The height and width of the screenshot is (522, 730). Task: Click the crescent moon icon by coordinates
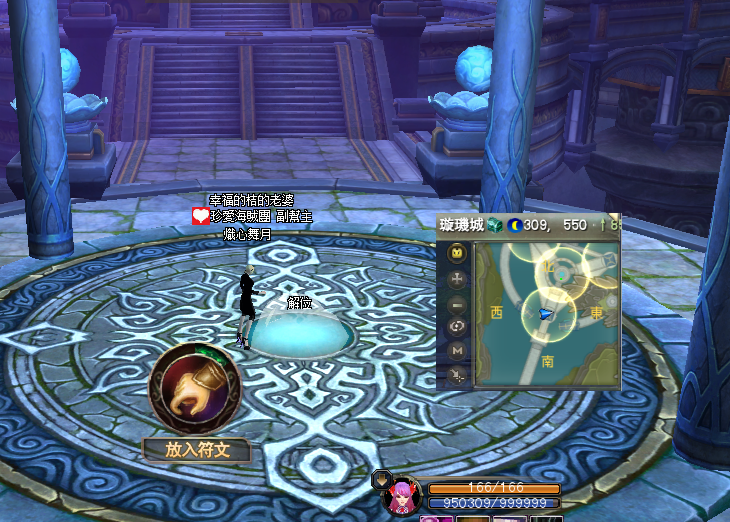pos(515,225)
